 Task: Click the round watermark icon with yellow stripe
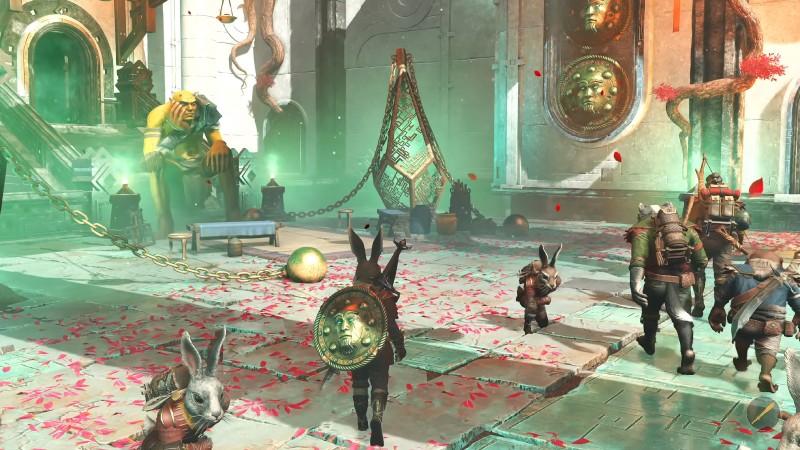click(x=764, y=412)
